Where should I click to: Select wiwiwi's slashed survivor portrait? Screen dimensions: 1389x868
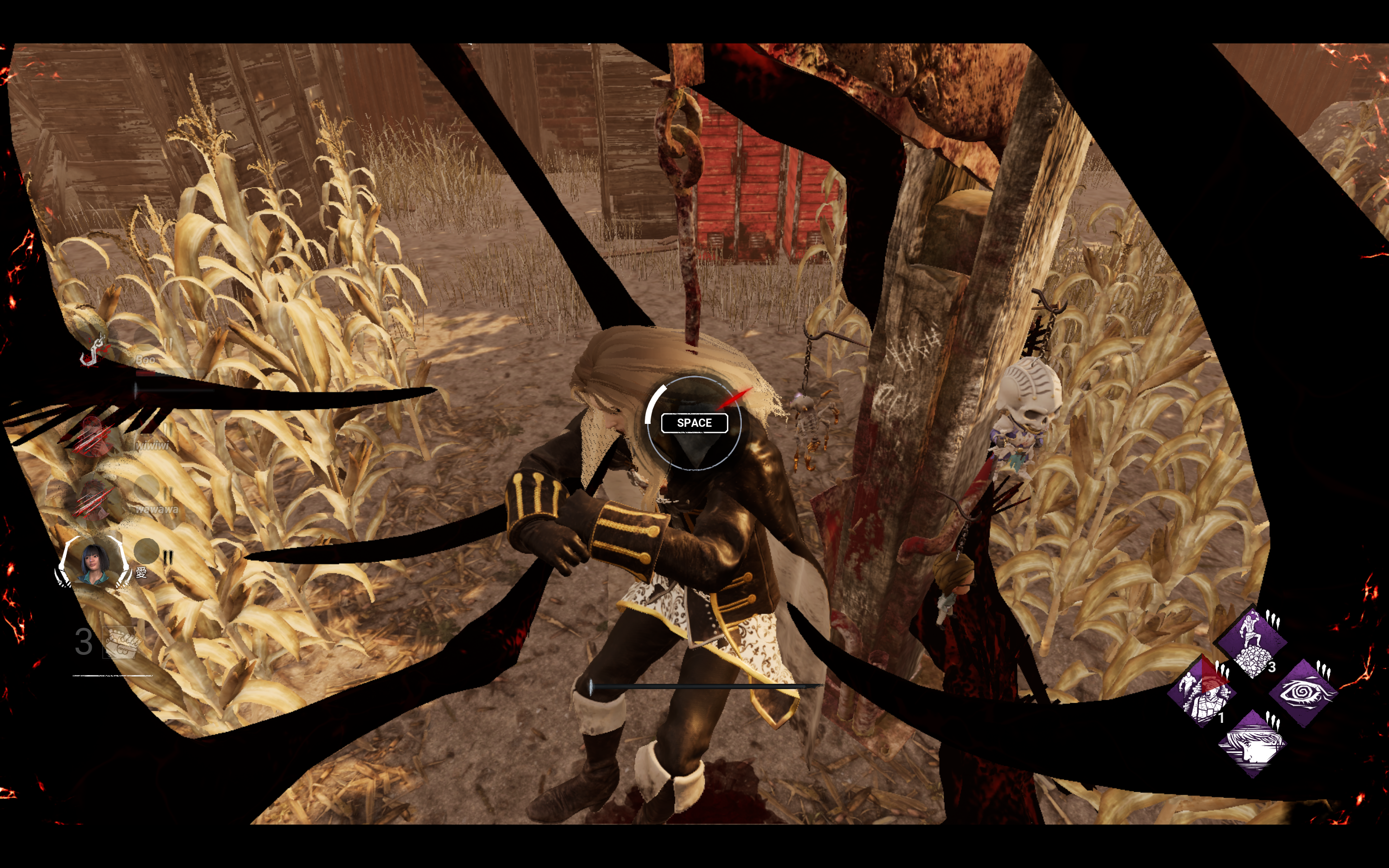click(94, 437)
